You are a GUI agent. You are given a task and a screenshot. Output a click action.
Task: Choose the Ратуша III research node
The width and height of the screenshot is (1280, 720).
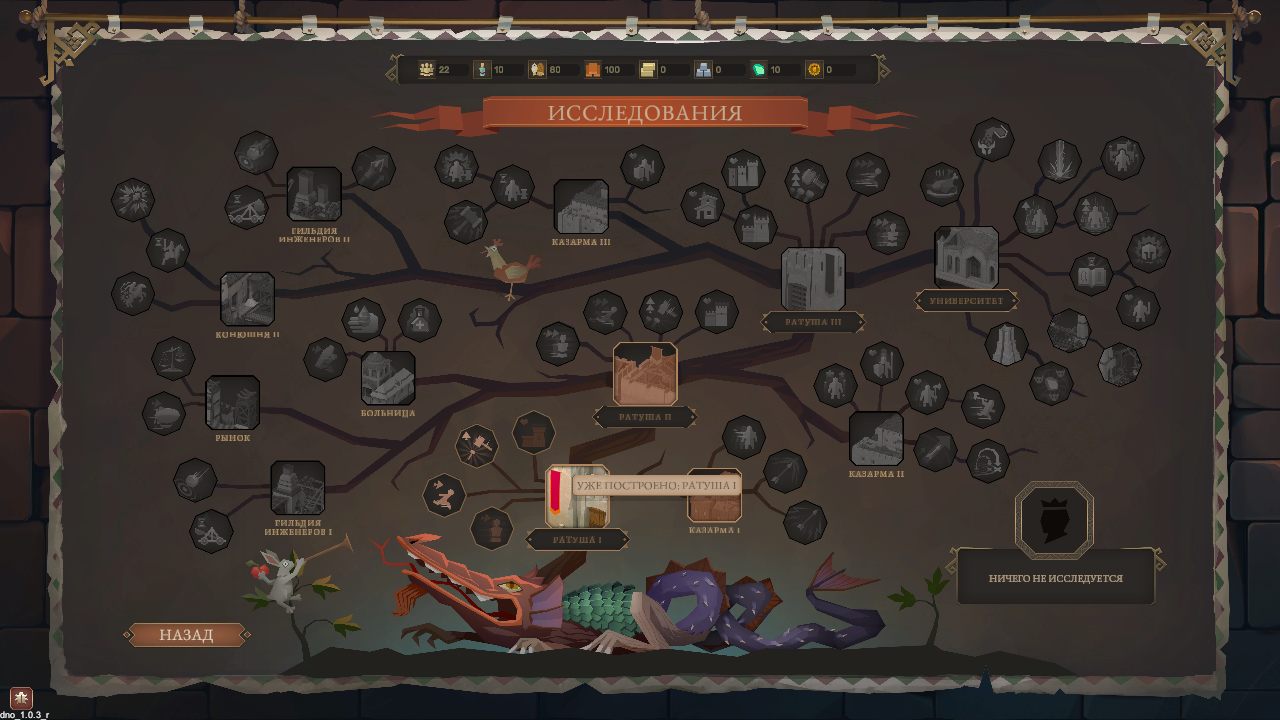click(x=813, y=279)
